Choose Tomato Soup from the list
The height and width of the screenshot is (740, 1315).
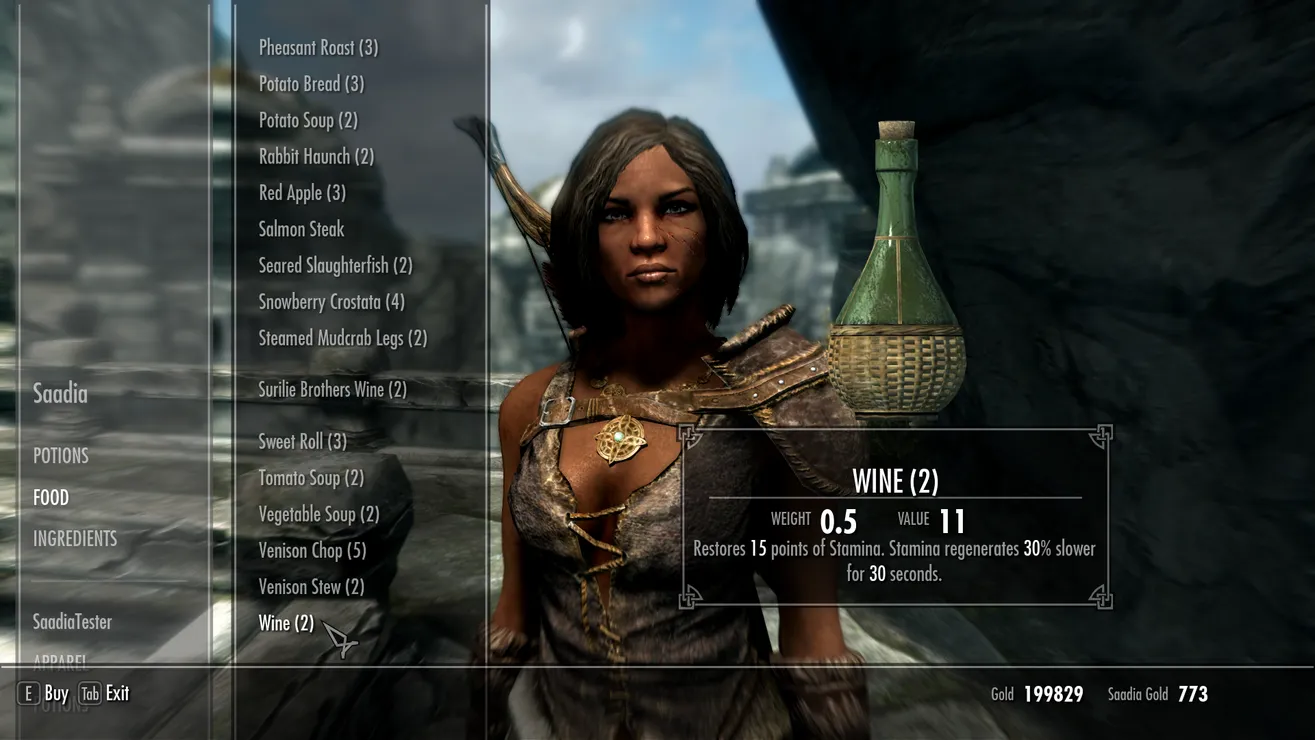click(x=311, y=479)
